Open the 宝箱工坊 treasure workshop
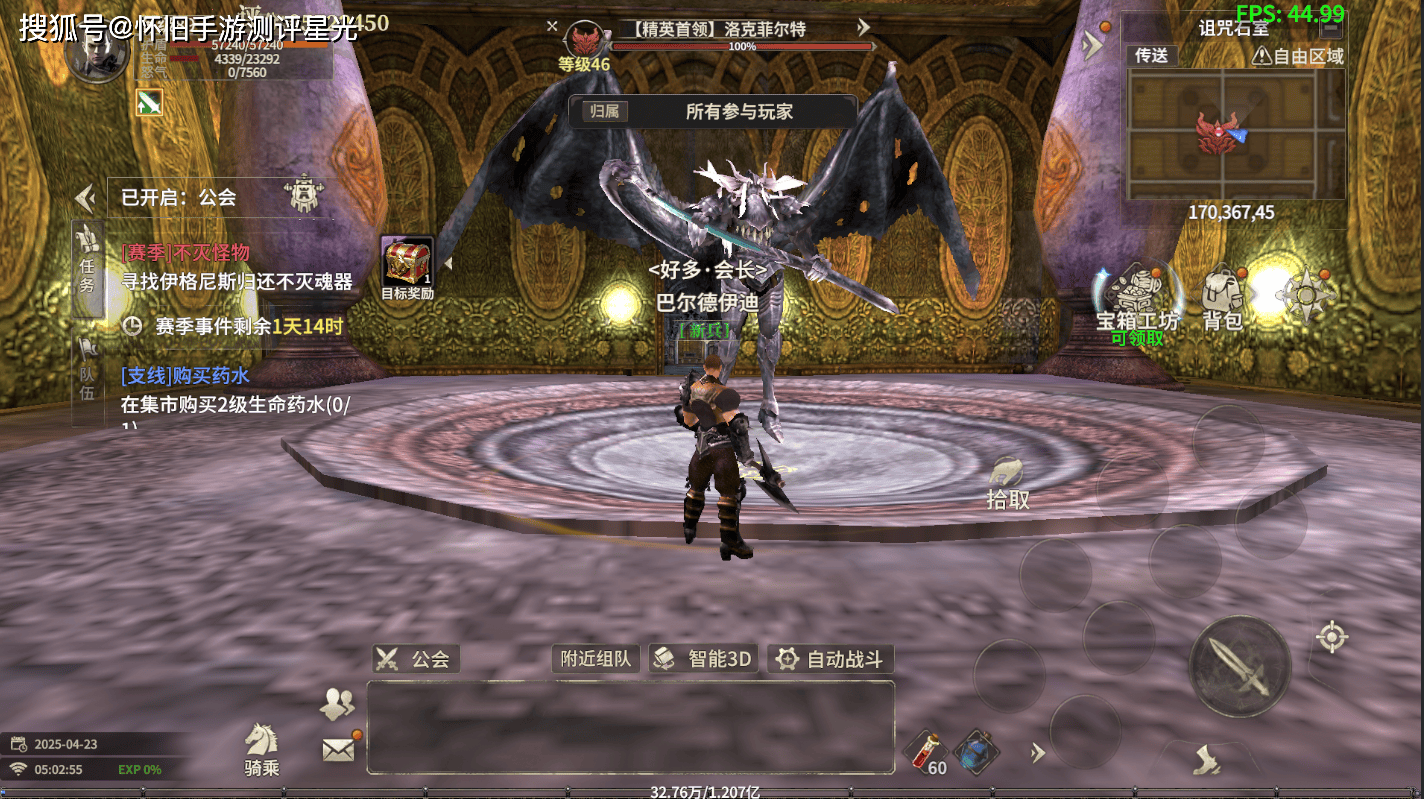The height and width of the screenshot is (799, 1424). 1137,299
